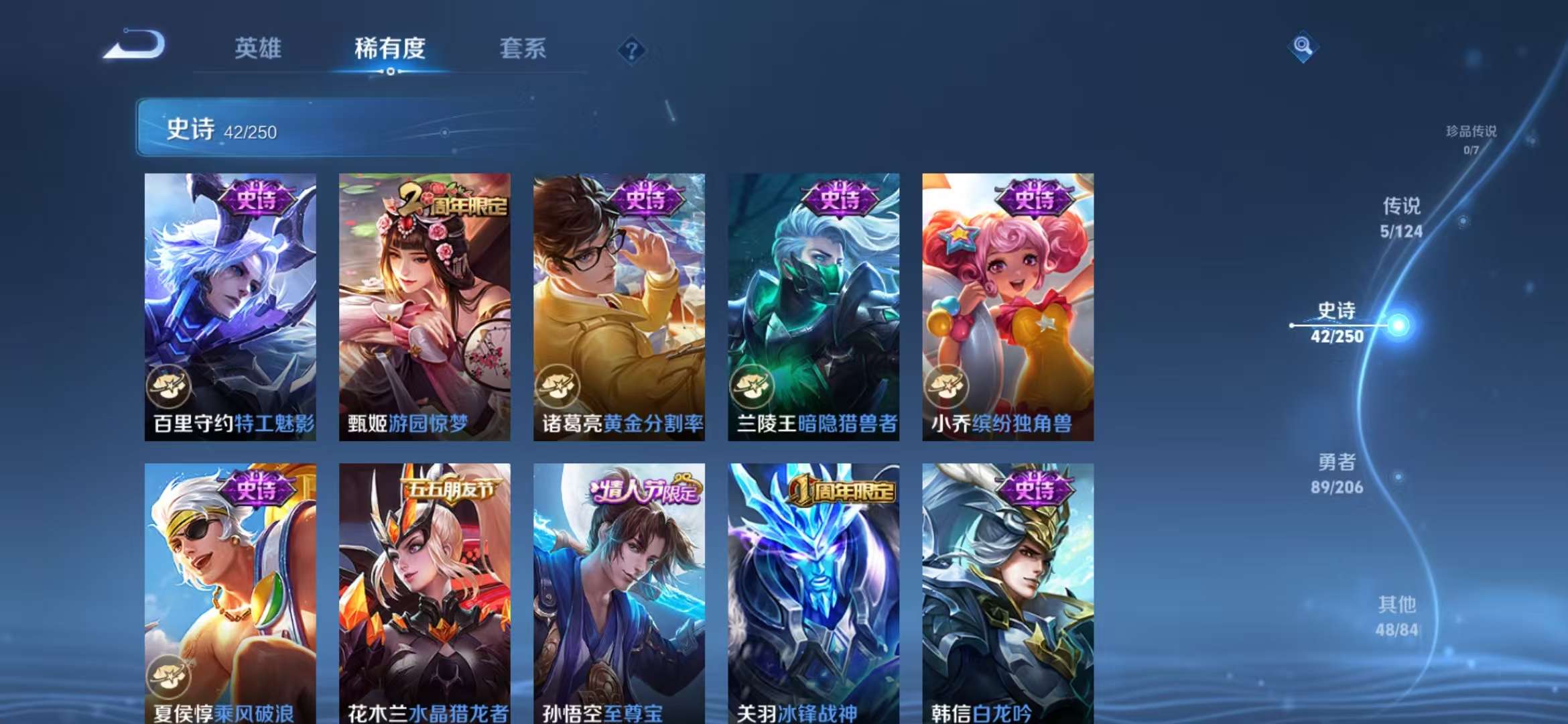Click the question mark help icon
The height and width of the screenshot is (724, 1568).
631,50
